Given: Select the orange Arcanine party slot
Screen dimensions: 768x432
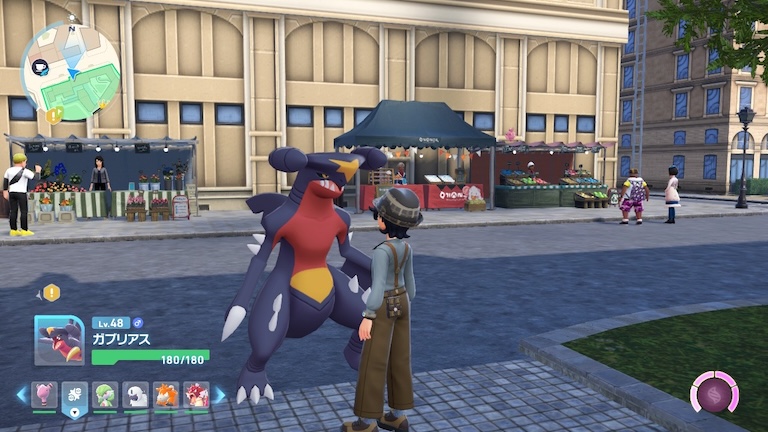Looking at the screenshot, I should pyautogui.click(x=166, y=395).
